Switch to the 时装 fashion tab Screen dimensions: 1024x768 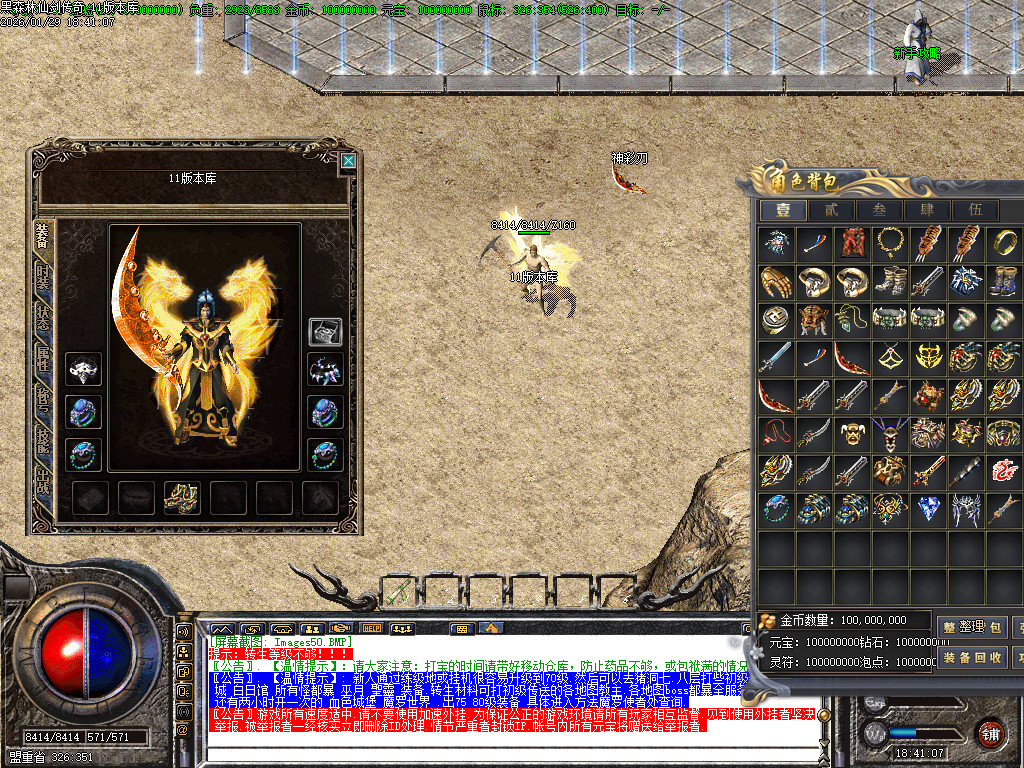pos(43,278)
